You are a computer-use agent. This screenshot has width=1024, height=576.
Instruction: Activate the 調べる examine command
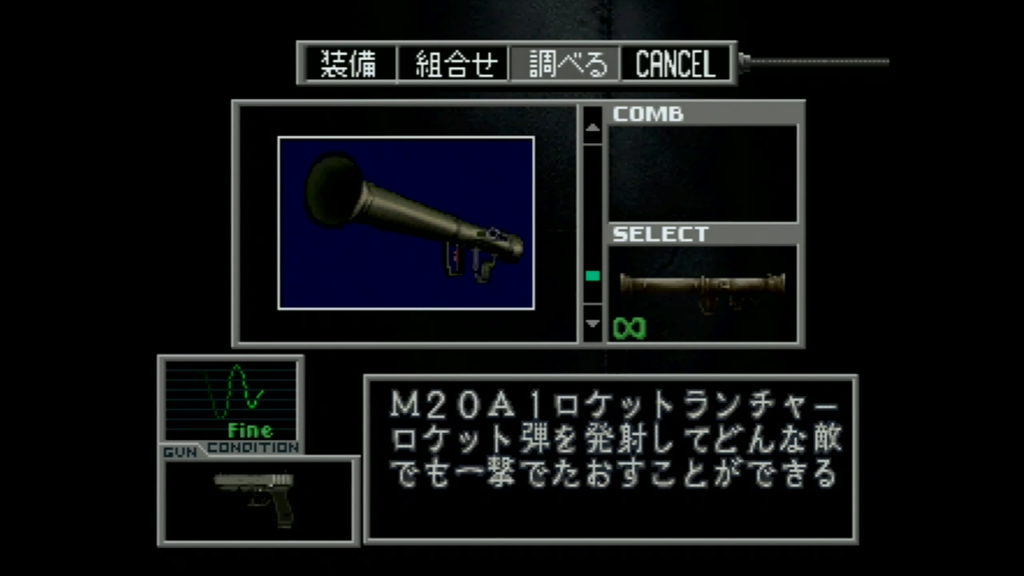(x=566, y=64)
